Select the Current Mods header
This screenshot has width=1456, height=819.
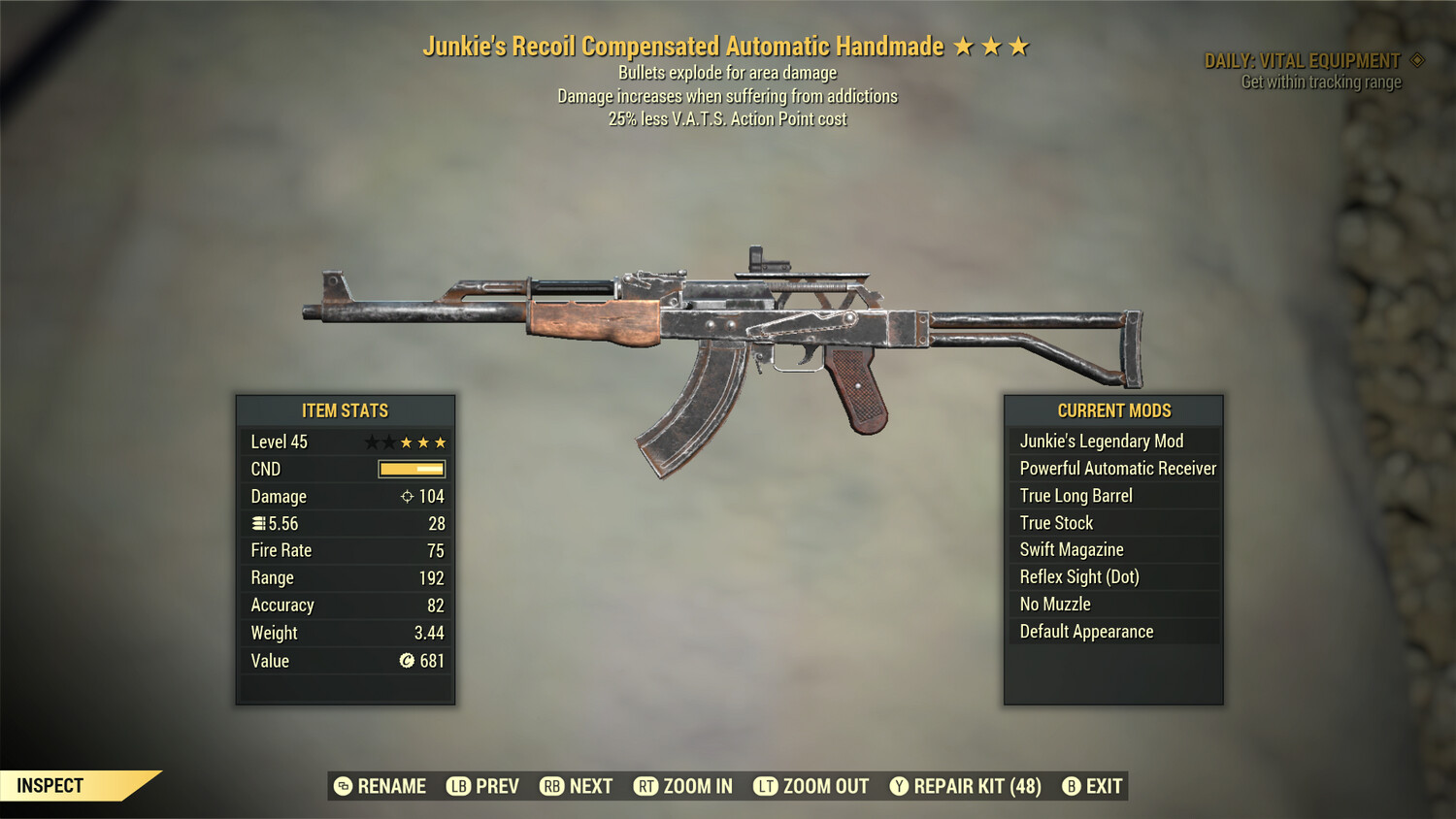pos(1112,409)
